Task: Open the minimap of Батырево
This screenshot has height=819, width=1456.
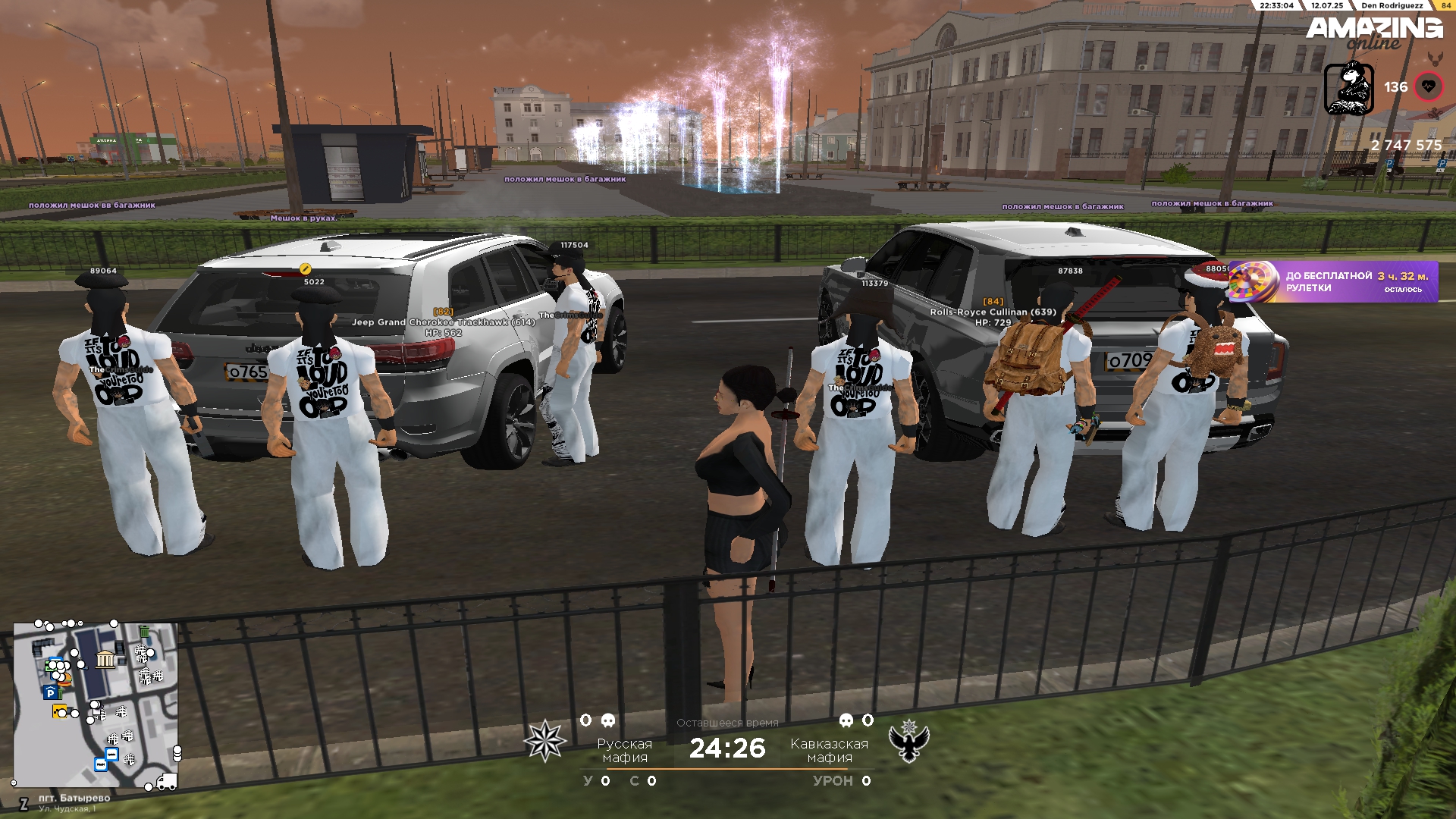Action: (x=96, y=705)
